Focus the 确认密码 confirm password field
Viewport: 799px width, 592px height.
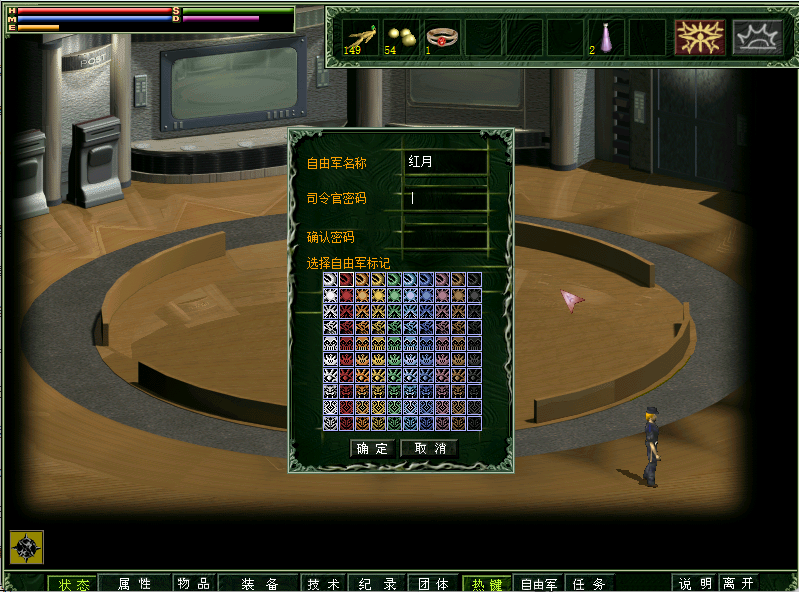pos(445,237)
